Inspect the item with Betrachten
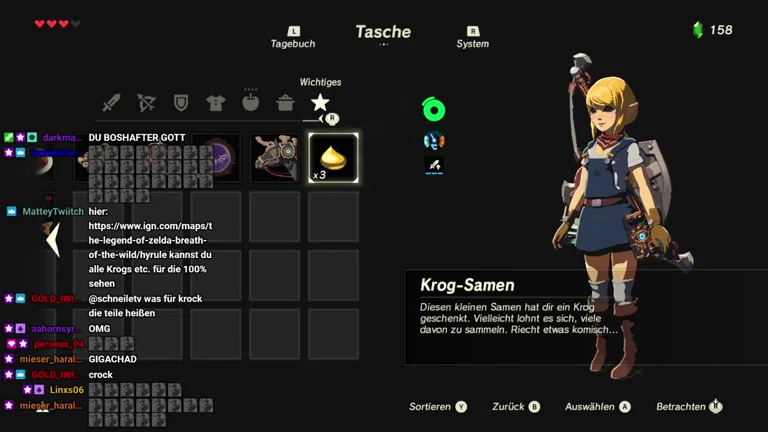 point(689,407)
